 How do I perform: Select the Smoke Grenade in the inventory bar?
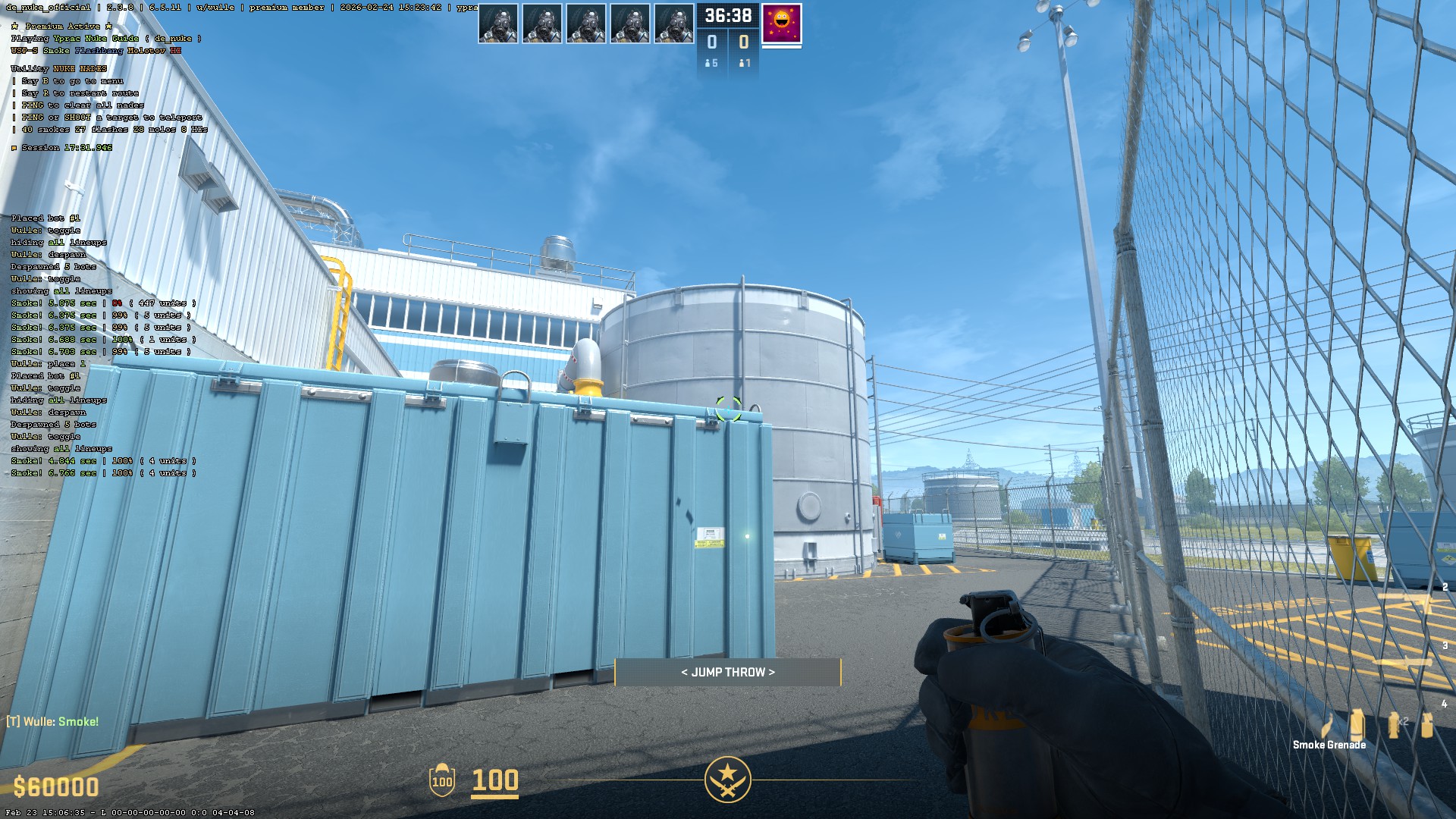[1357, 724]
